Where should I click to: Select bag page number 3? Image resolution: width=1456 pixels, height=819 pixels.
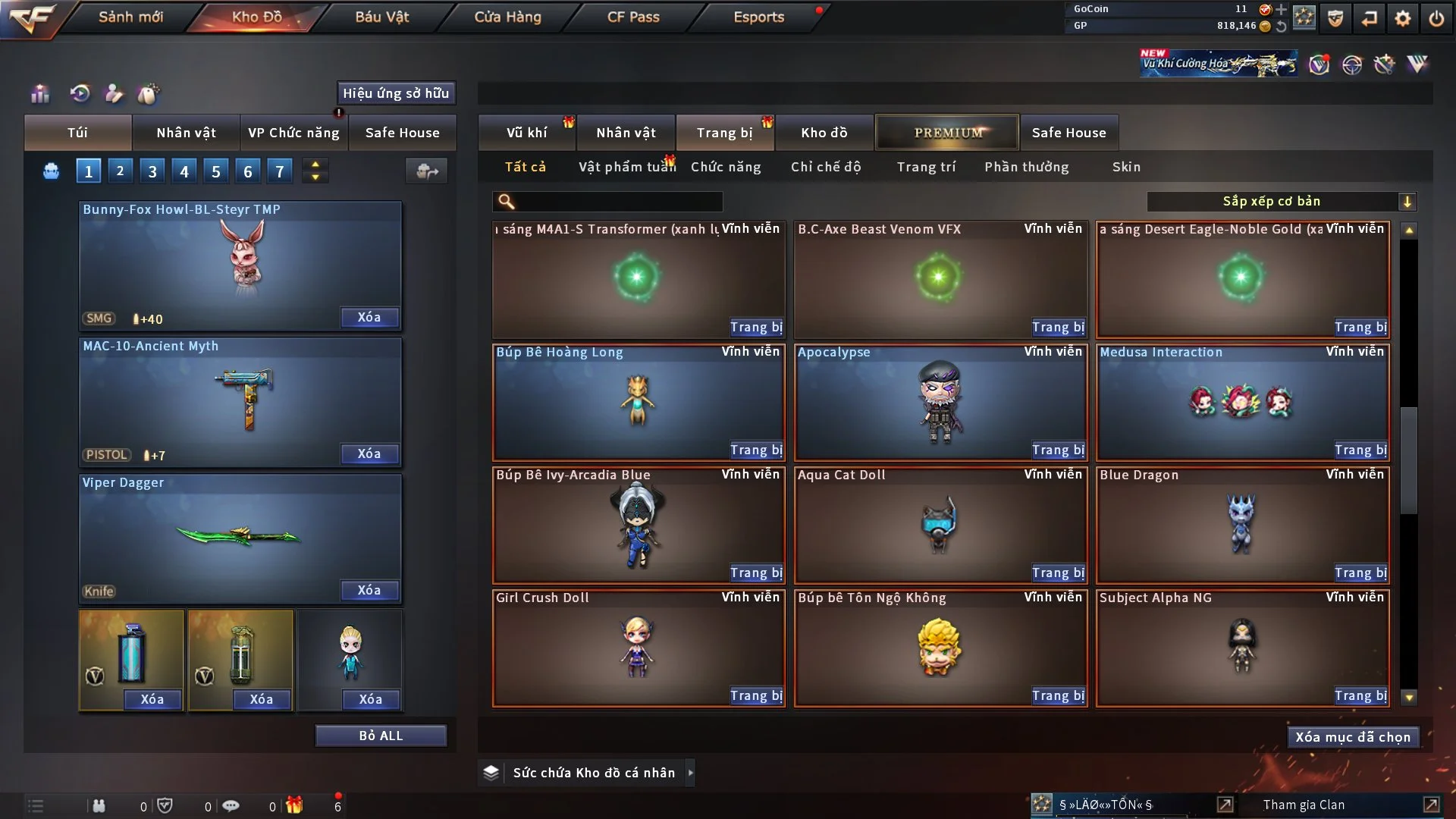coord(152,171)
